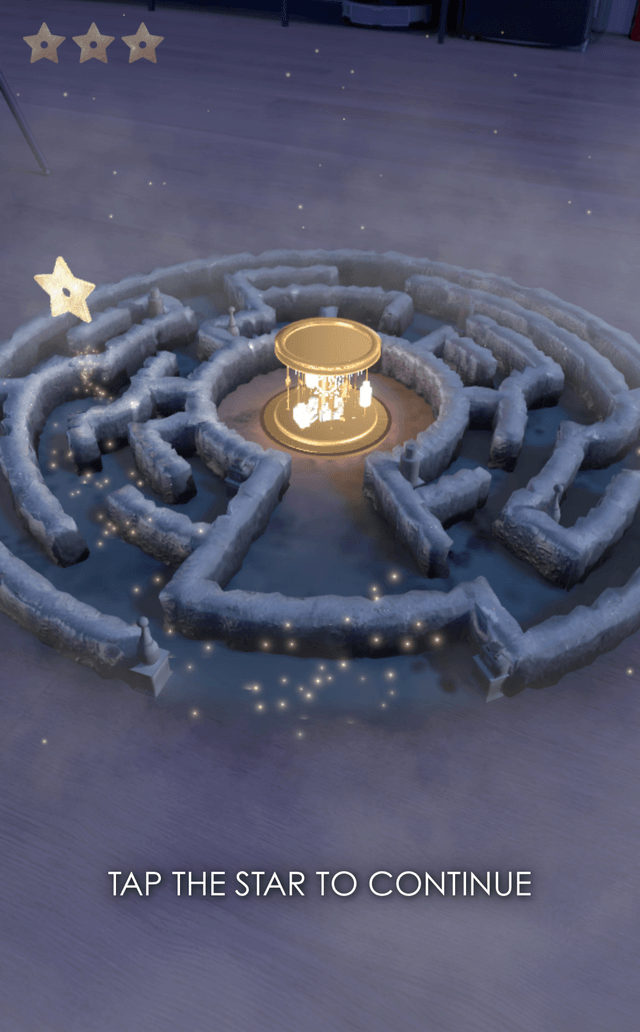Tap the glowing golden star to continue
This screenshot has height=1032, width=640.
[65, 290]
